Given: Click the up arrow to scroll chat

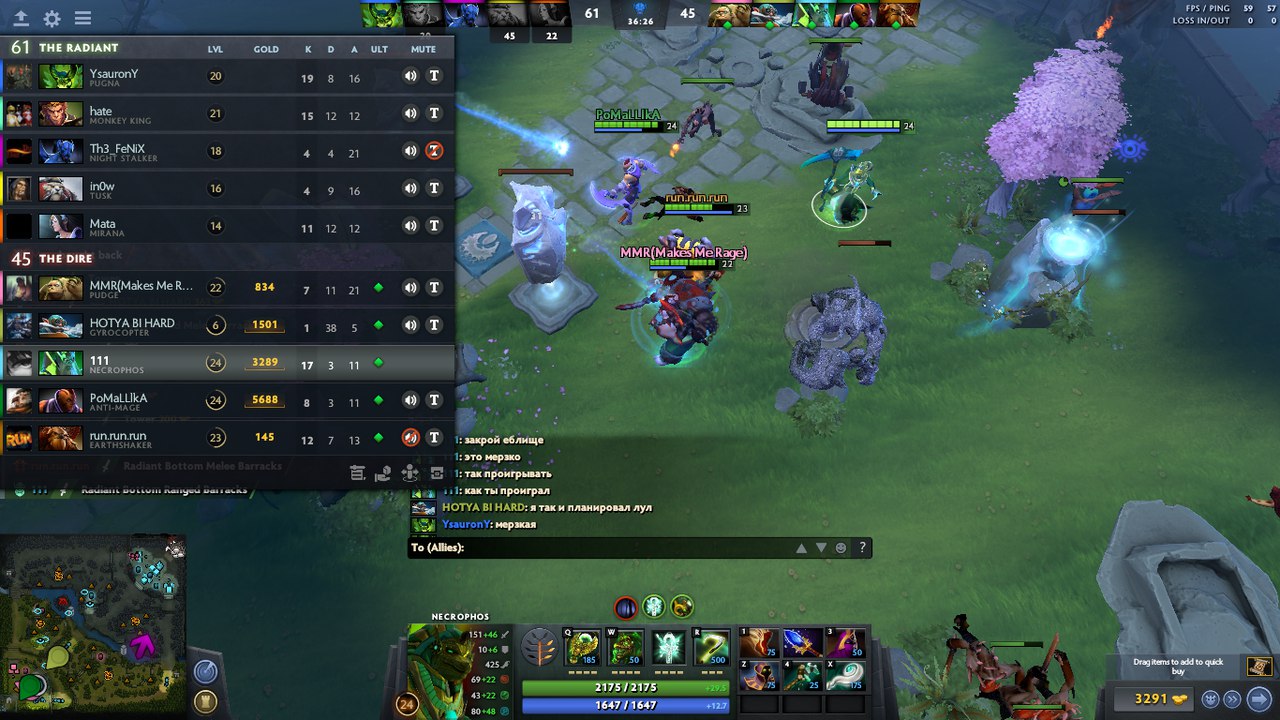Looking at the screenshot, I should pos(801,547).
